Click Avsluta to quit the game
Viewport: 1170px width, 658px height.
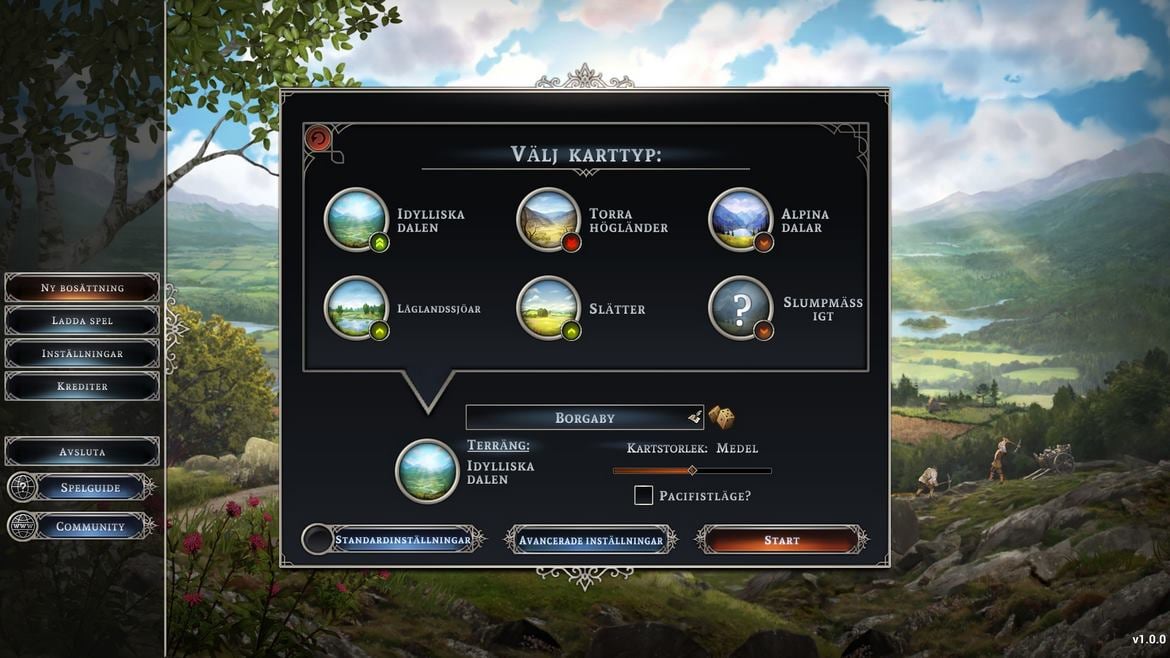[x=82, y=452]
